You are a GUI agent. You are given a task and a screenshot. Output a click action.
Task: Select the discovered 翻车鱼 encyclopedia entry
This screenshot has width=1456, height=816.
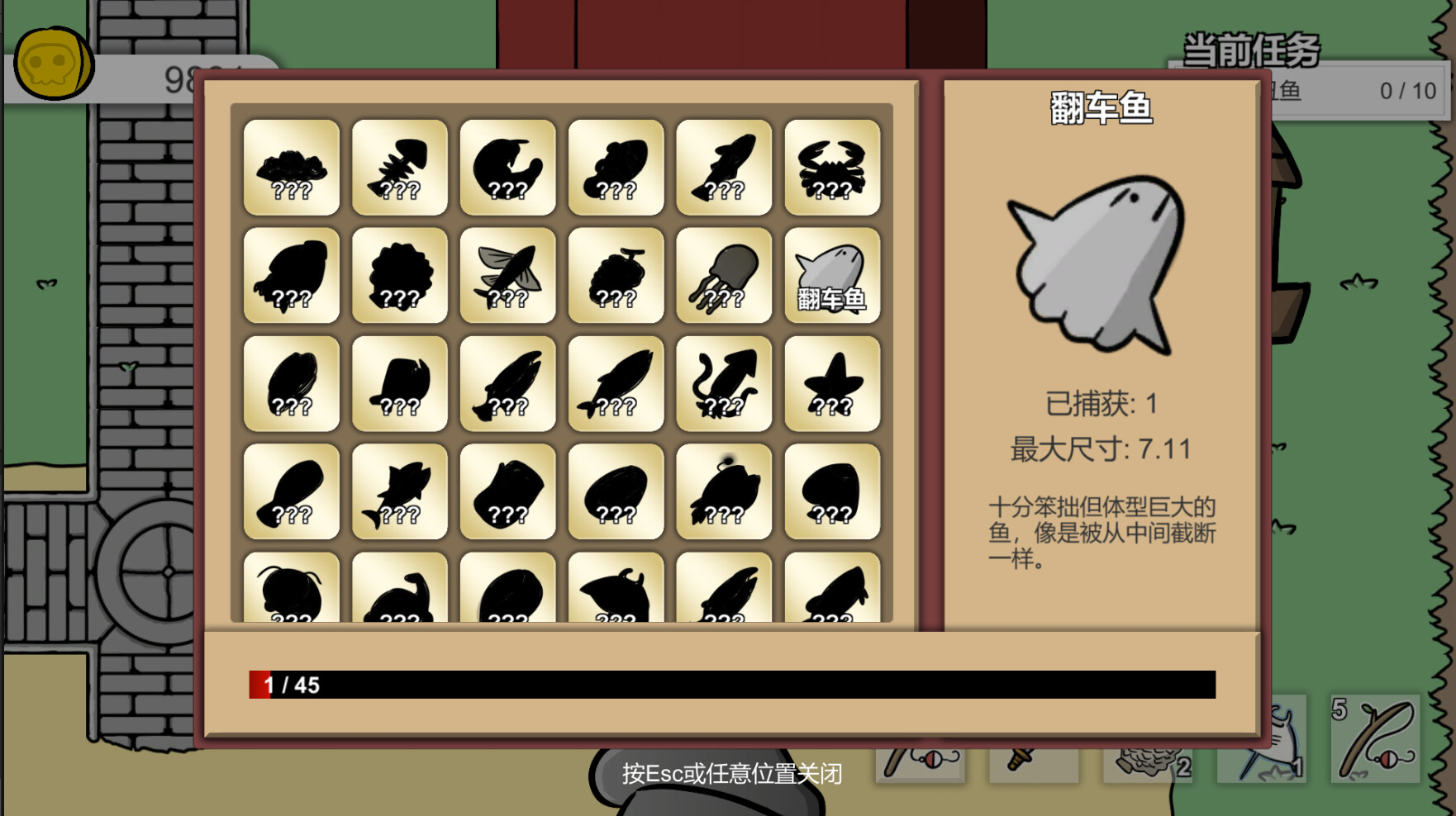[832, 275]
